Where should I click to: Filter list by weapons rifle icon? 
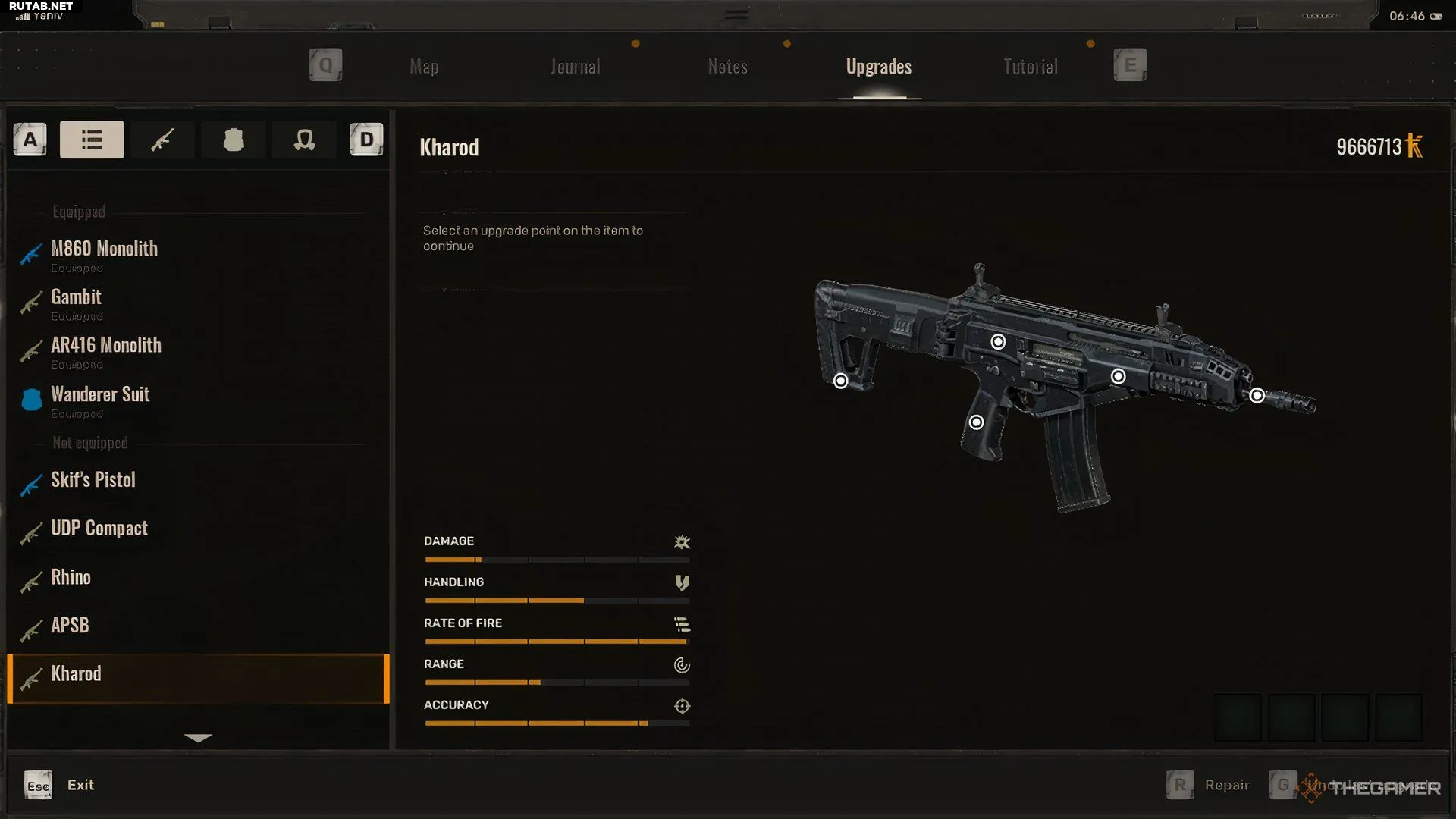click(x=162, y=140)
